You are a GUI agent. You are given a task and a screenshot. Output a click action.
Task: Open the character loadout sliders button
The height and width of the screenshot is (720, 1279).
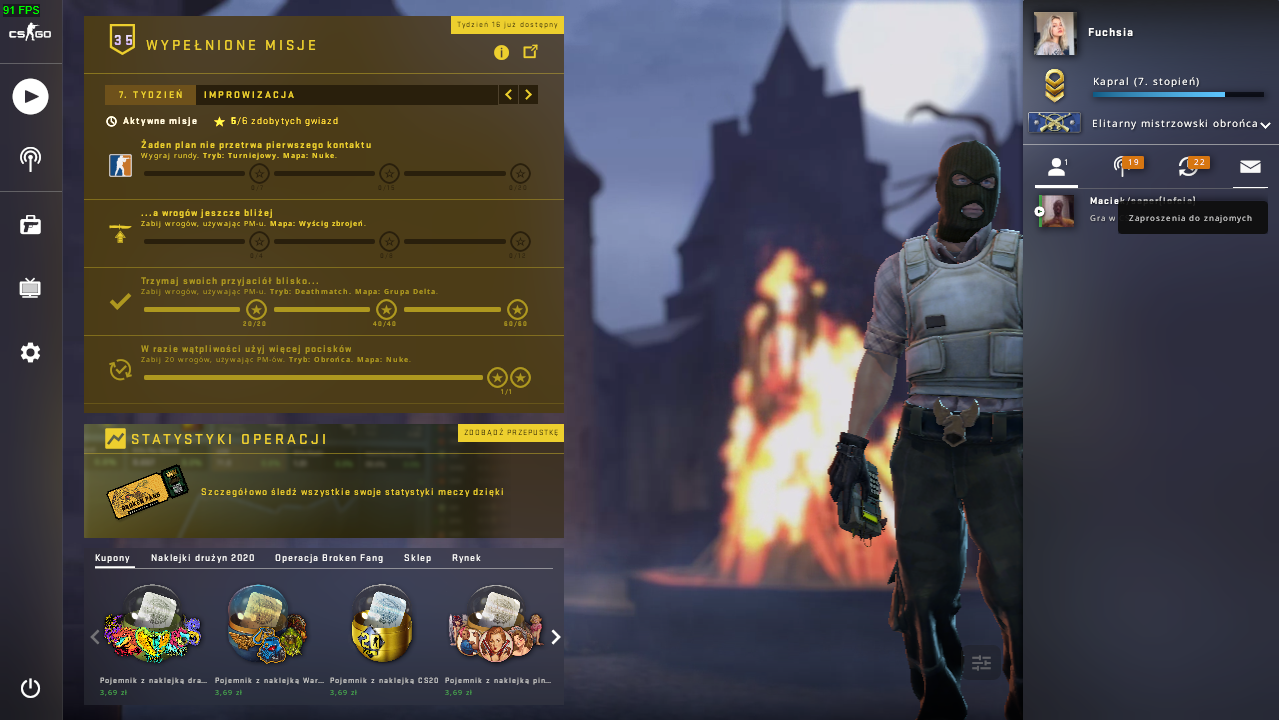pos(981,662)
